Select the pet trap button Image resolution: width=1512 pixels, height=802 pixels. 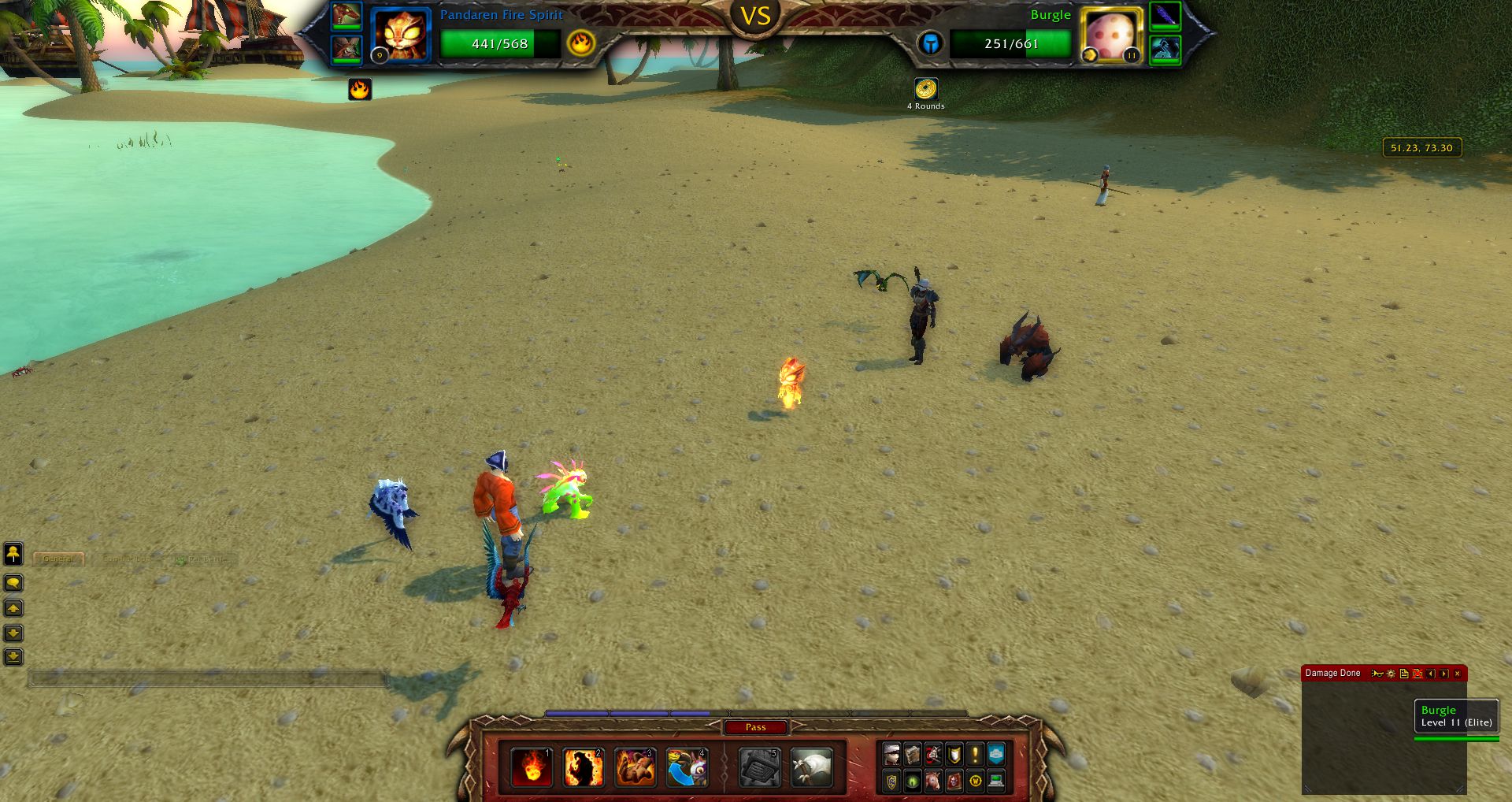click(x=759, y=767)
